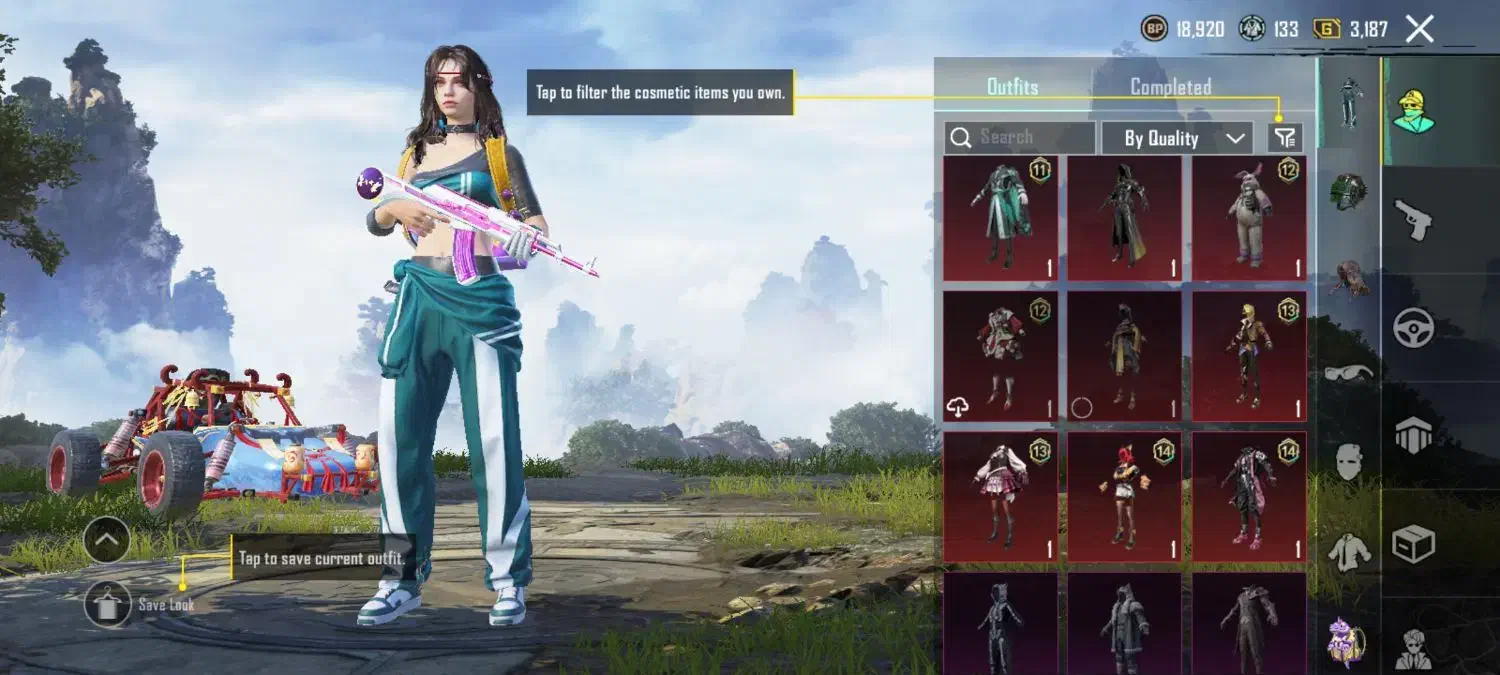Choose the outfit with cloud download icon
Image resolution: width=1500 pixels, height=675 pixels.
tap(1000, 356)
